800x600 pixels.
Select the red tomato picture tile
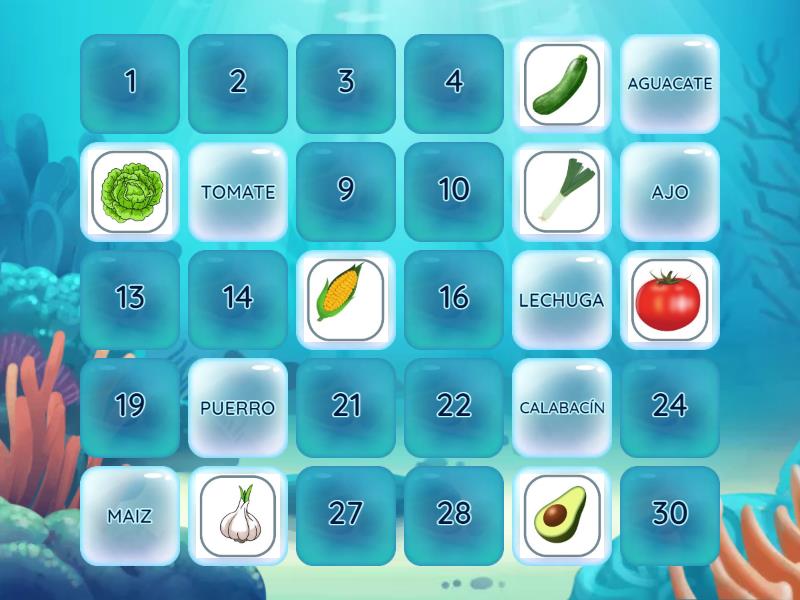tap(670, 299)
